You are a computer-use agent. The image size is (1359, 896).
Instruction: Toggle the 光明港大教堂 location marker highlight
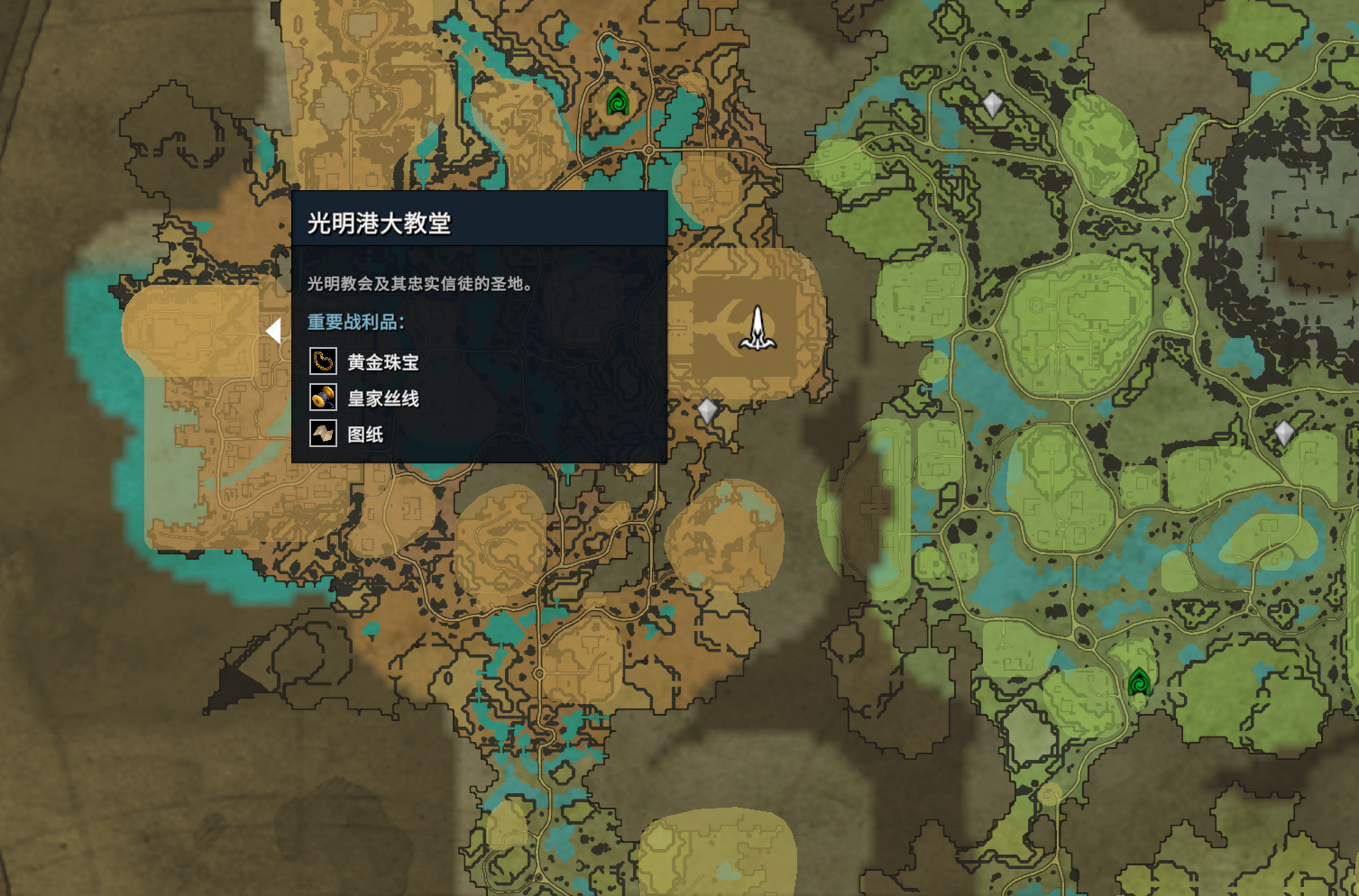(756, 327)
